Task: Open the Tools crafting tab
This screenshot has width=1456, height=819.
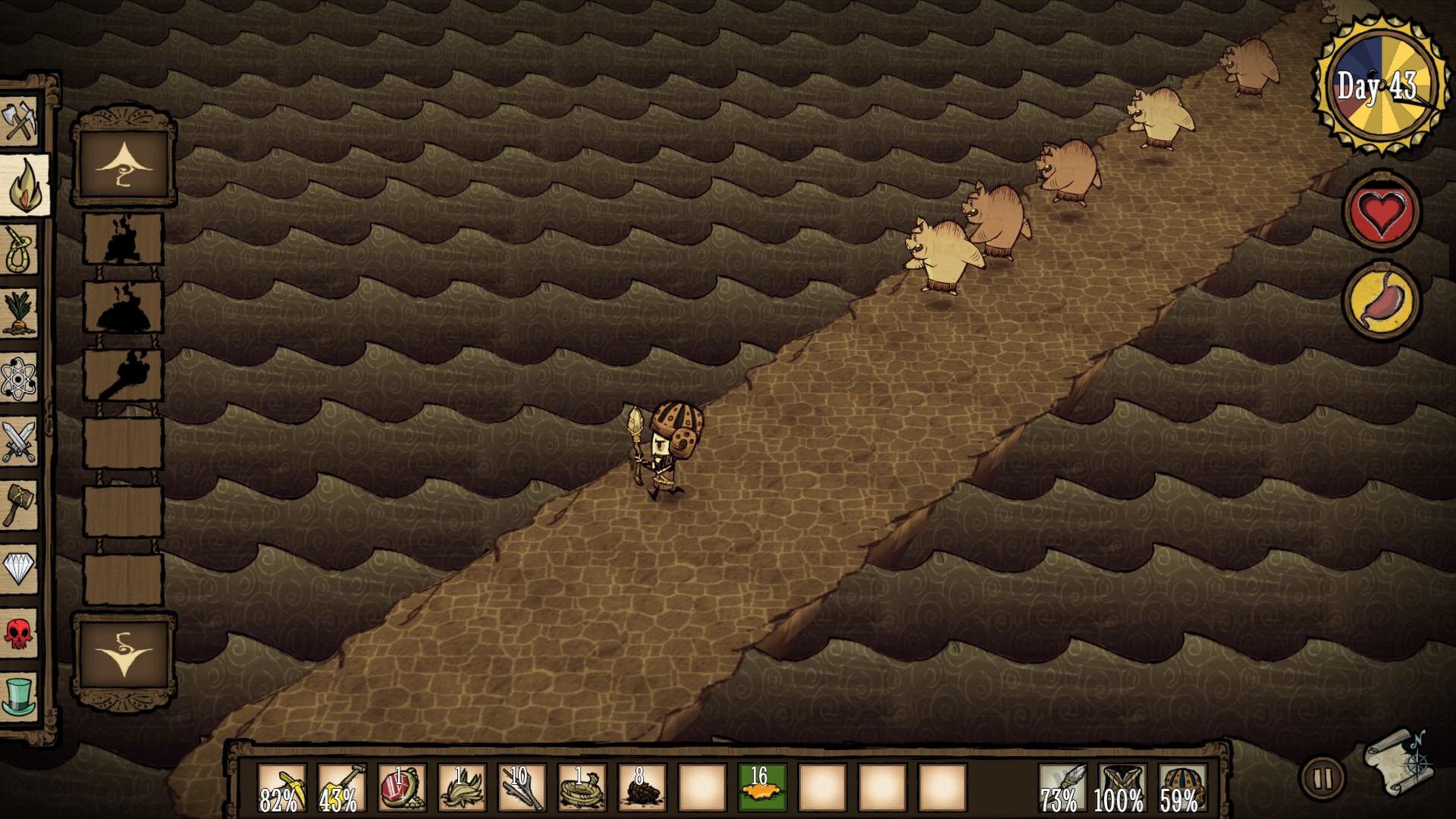Action: [x=19, y=120]
